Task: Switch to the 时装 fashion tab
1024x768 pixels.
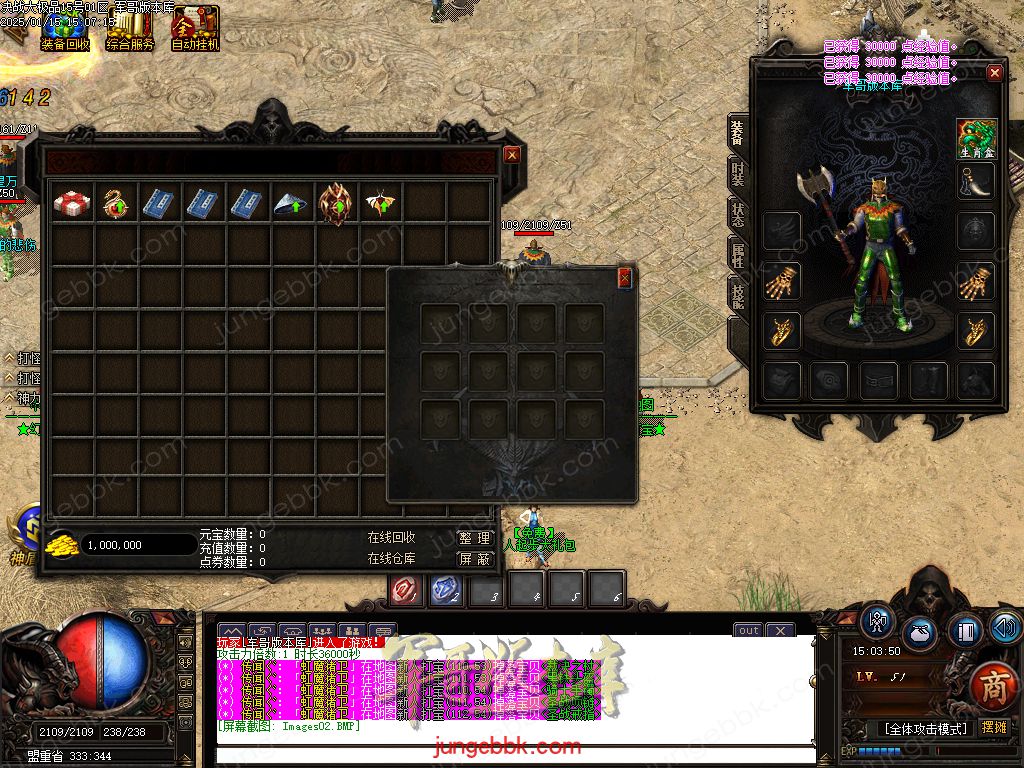Action: point(738,176)
